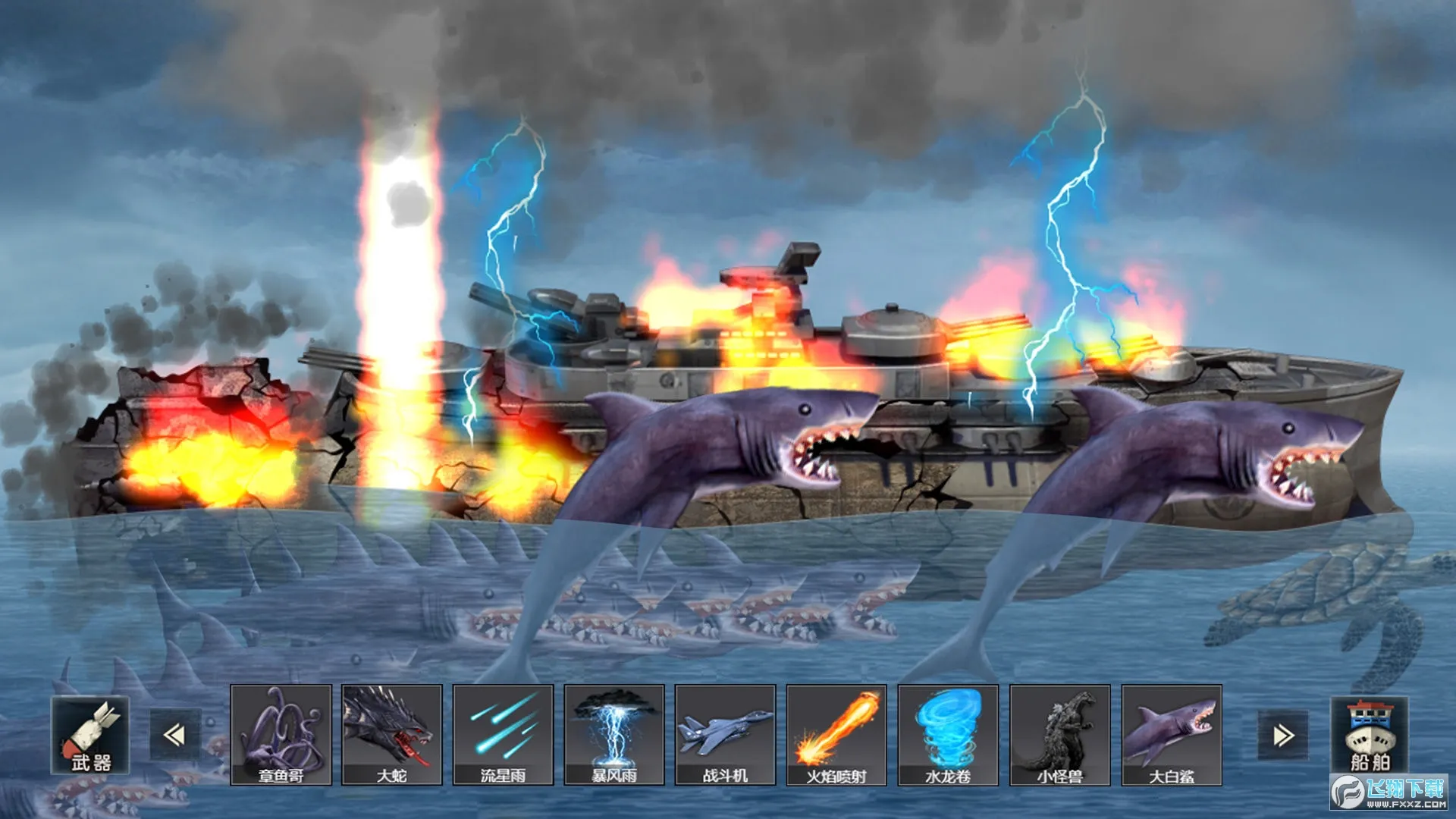The height and width of the screenshot is (819, 1456).
Task: Show next weapons with right arrow
Action: 1283,735
